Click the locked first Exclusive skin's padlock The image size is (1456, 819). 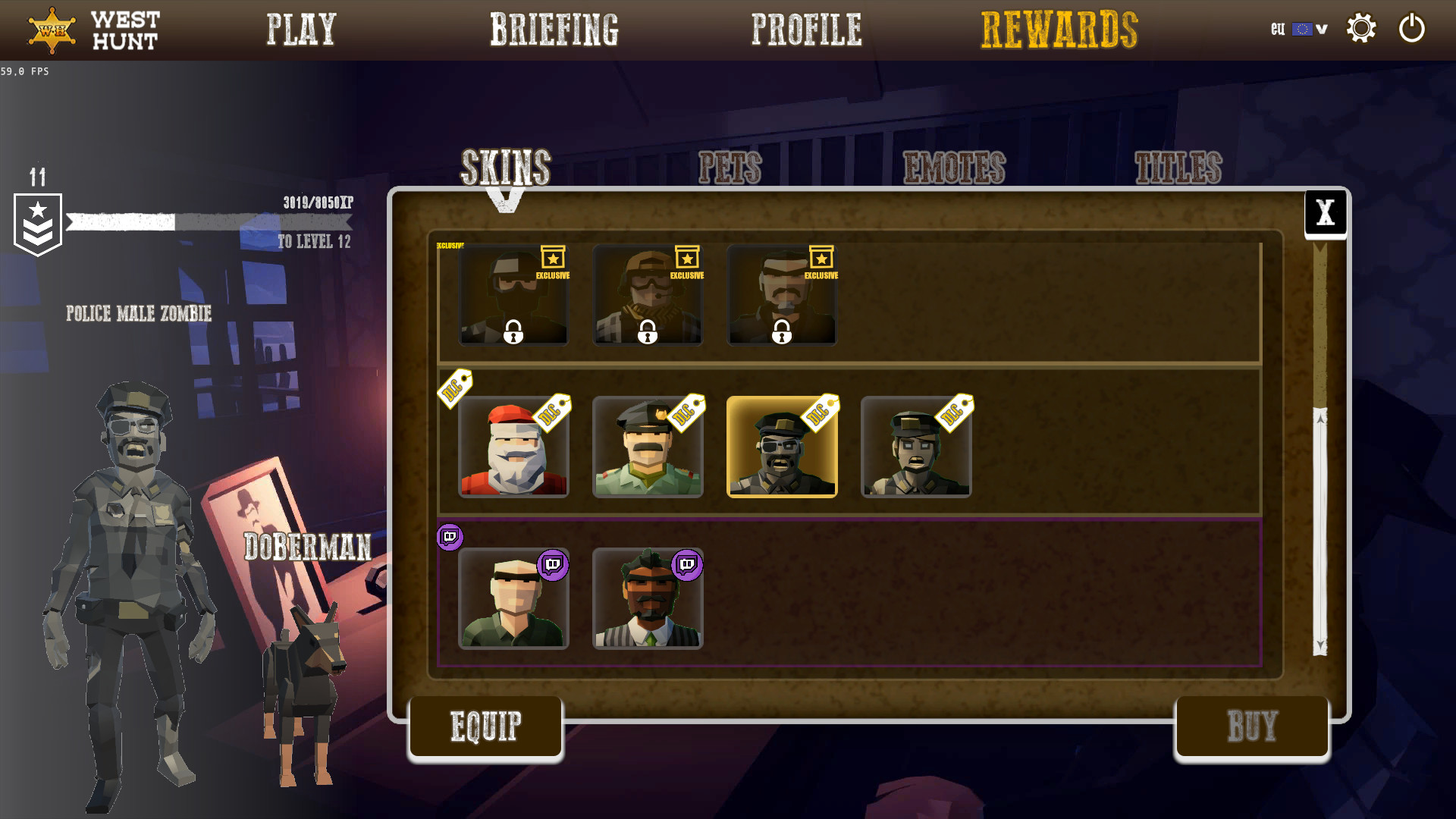point(513,332)
